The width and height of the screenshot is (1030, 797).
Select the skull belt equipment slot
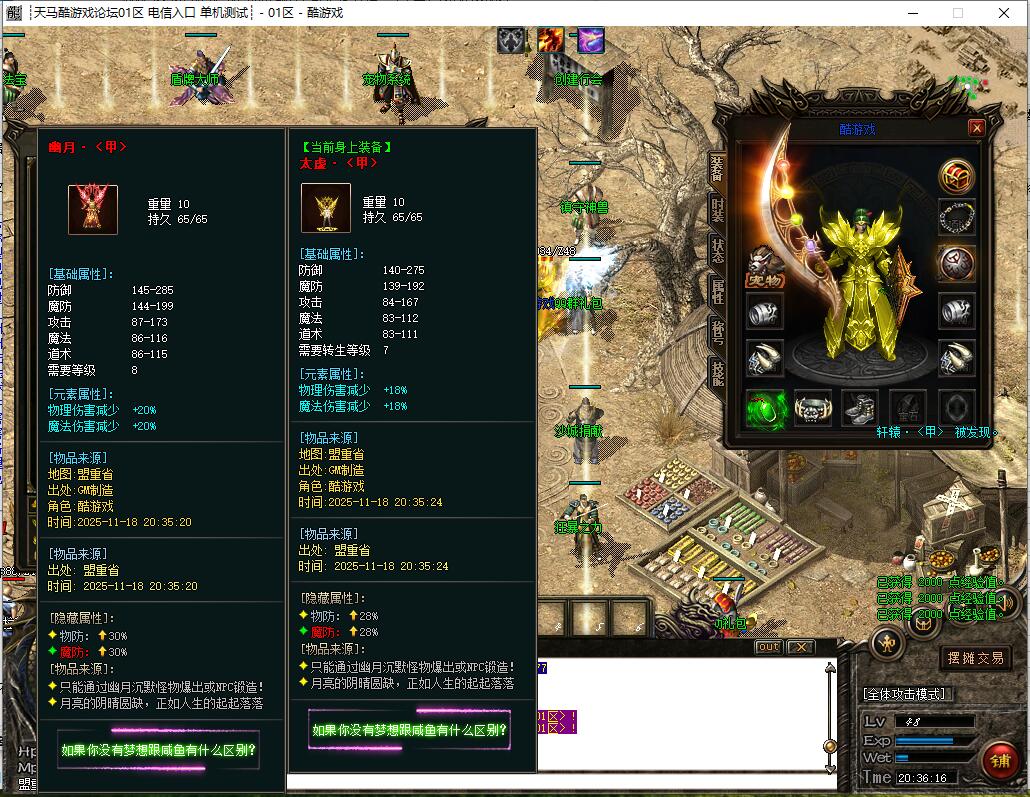[x=813, y=408]
